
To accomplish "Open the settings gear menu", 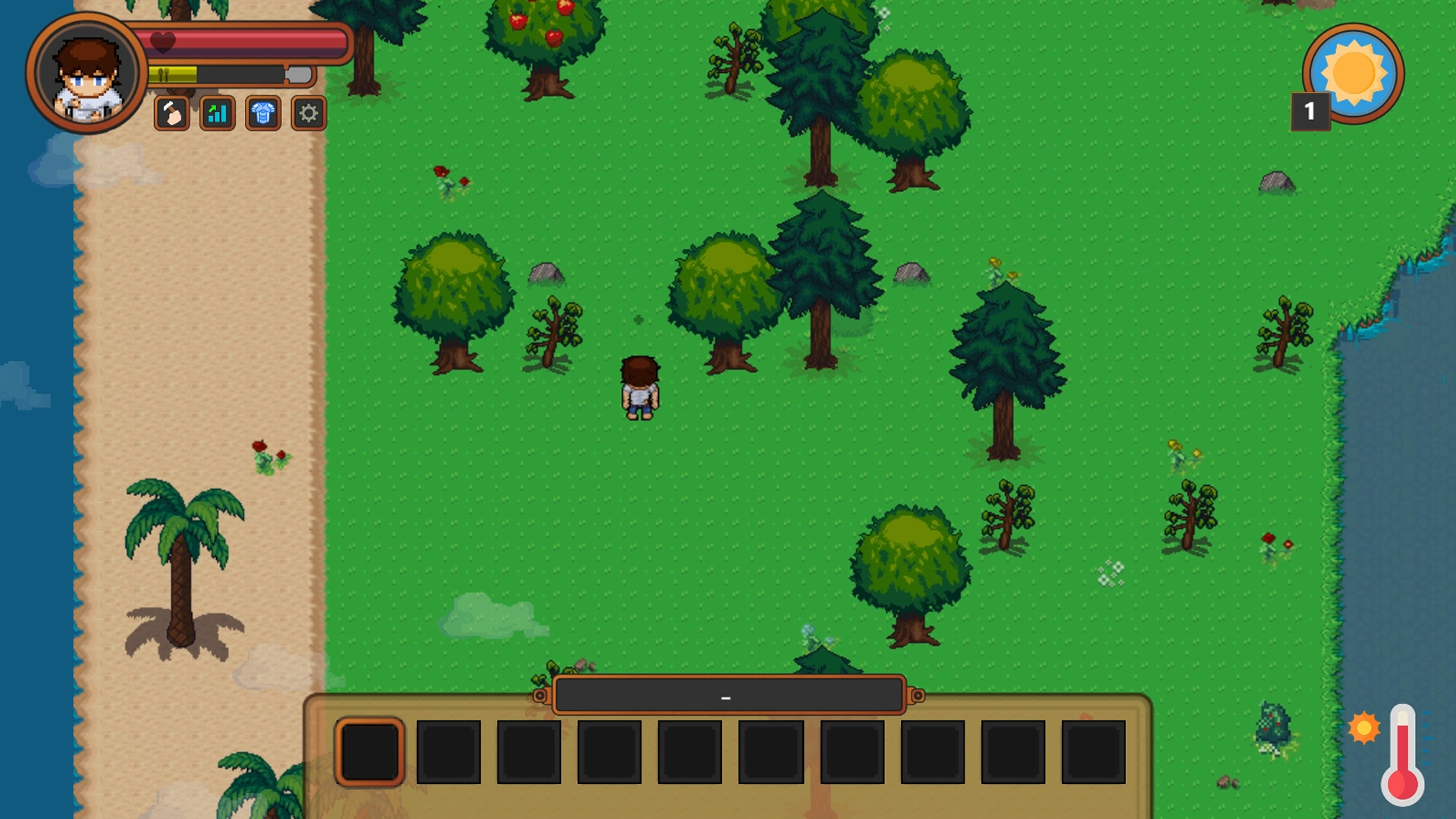I will click(307, 115).
